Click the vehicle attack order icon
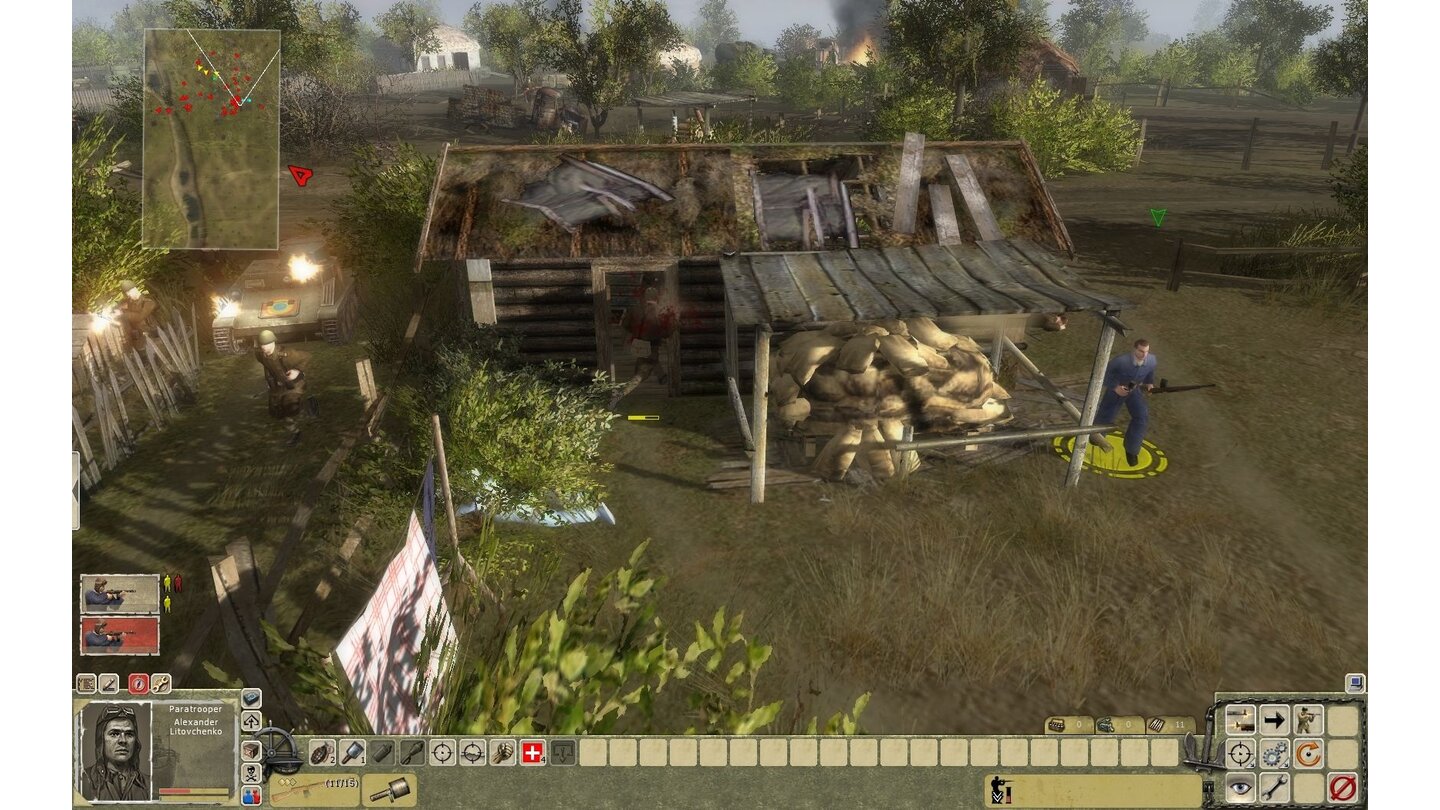Screen dimensions: 1440x810 tap(1241, 719)
